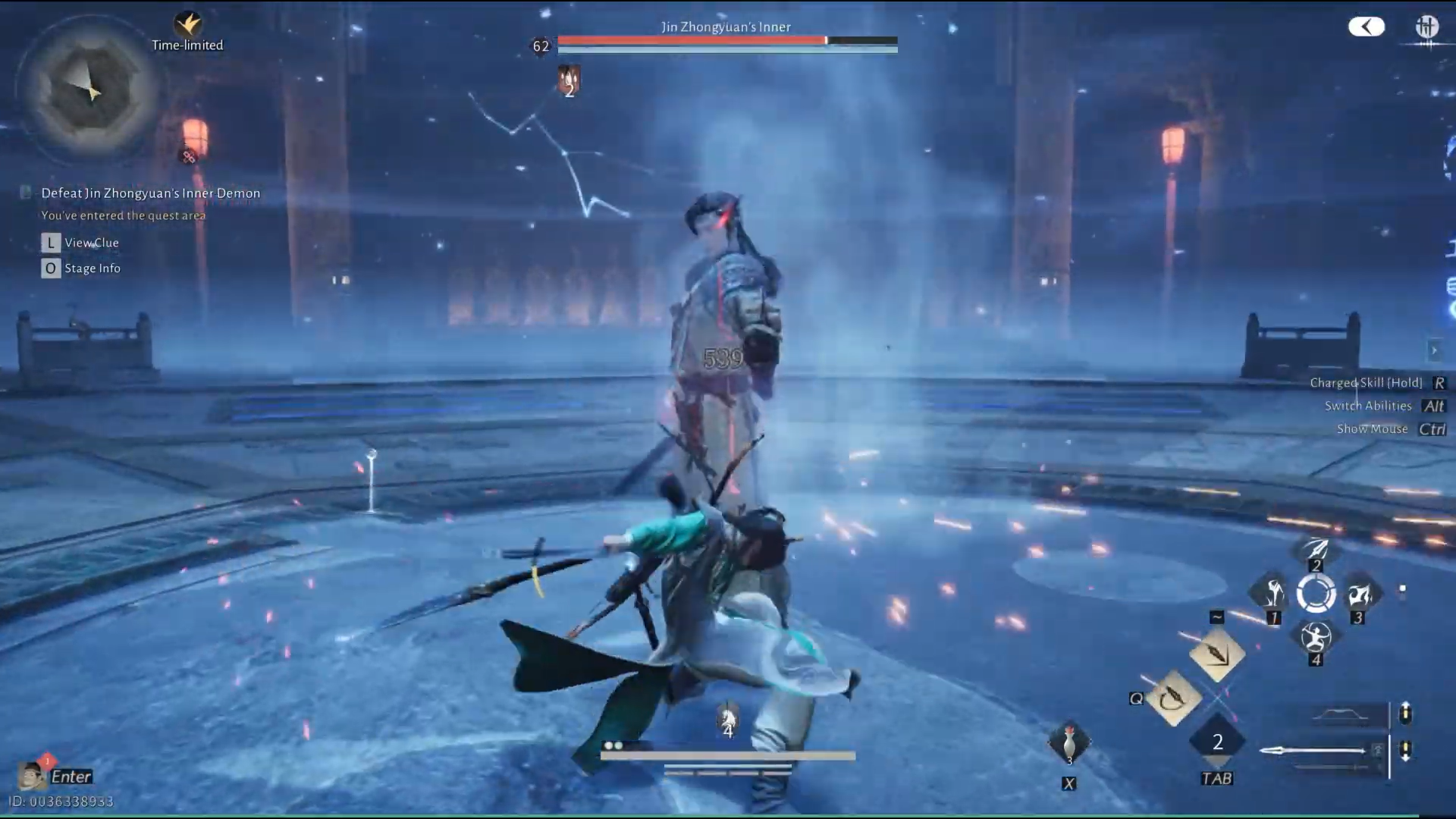Image resolution: width=1456 pixels, height=819 pixels.
Task: Use the downward arrow strike ability
Action: 1216,654
